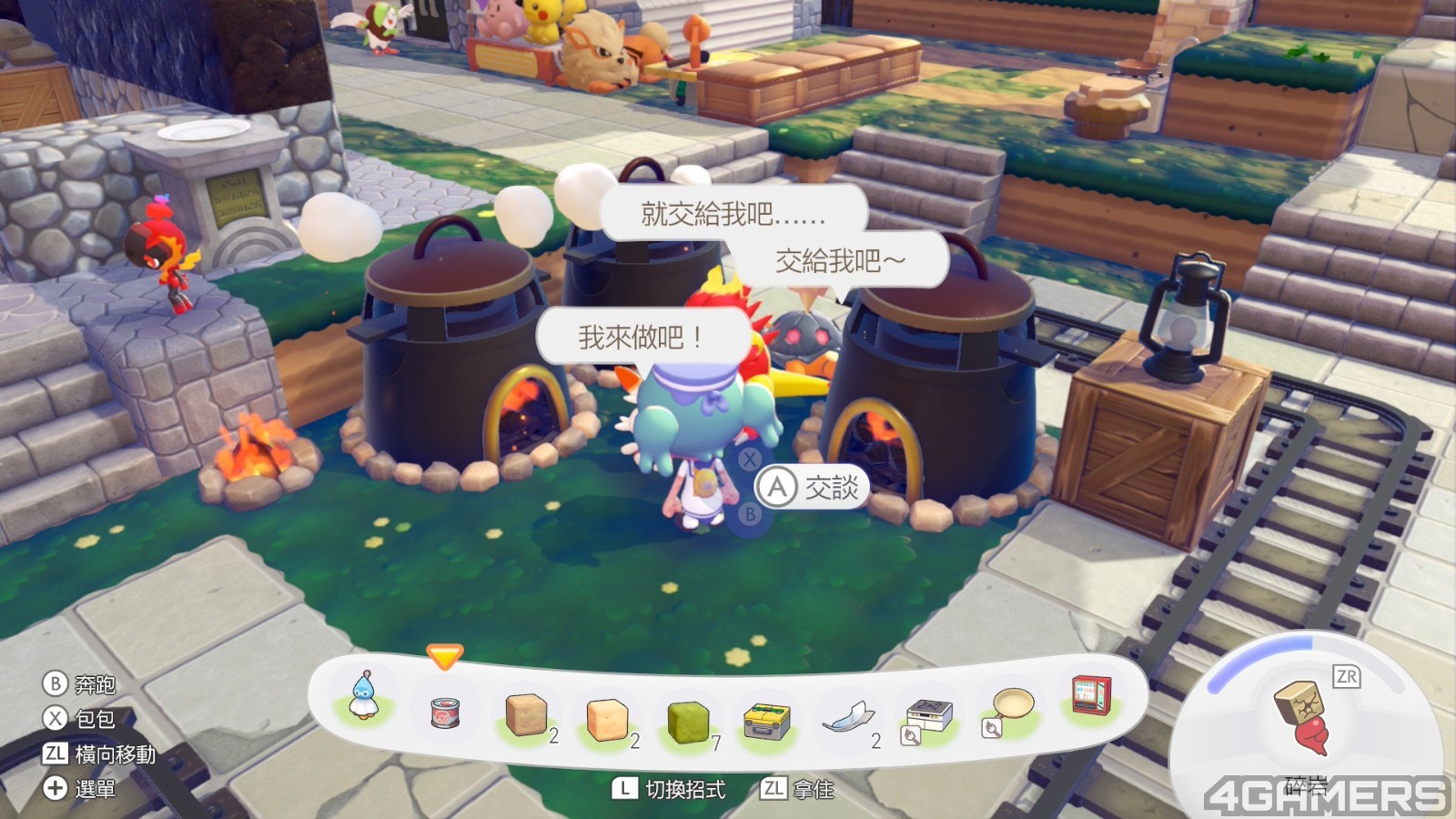
Task: Choose the red vending machine slot
Action: click(x=1090, y=699)
